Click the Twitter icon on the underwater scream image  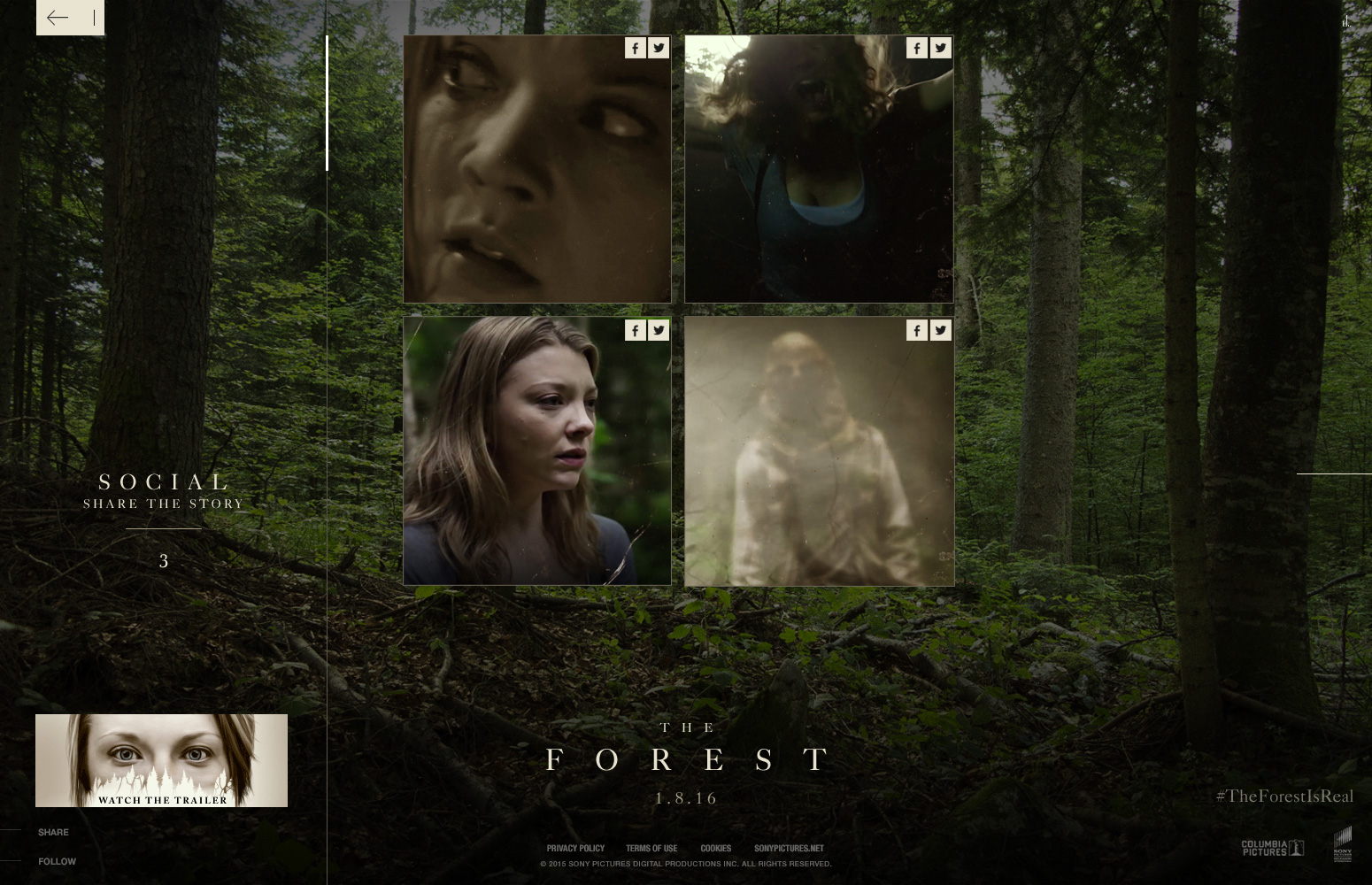tap(941, 48)
